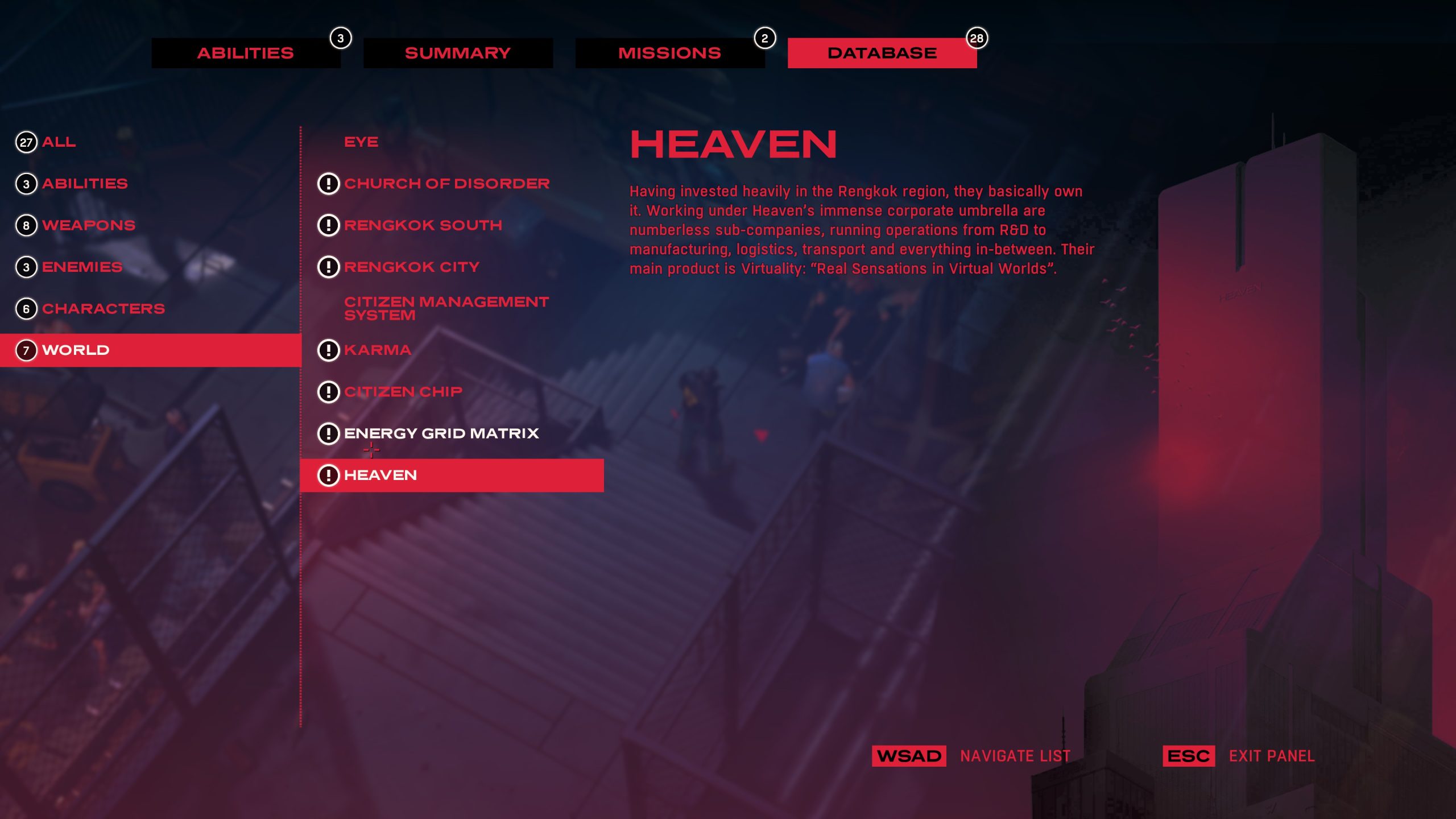Expand the ABILITIES category list
Image resolution: width=1456 pixels, height=819 pixels.
(84, 183)
